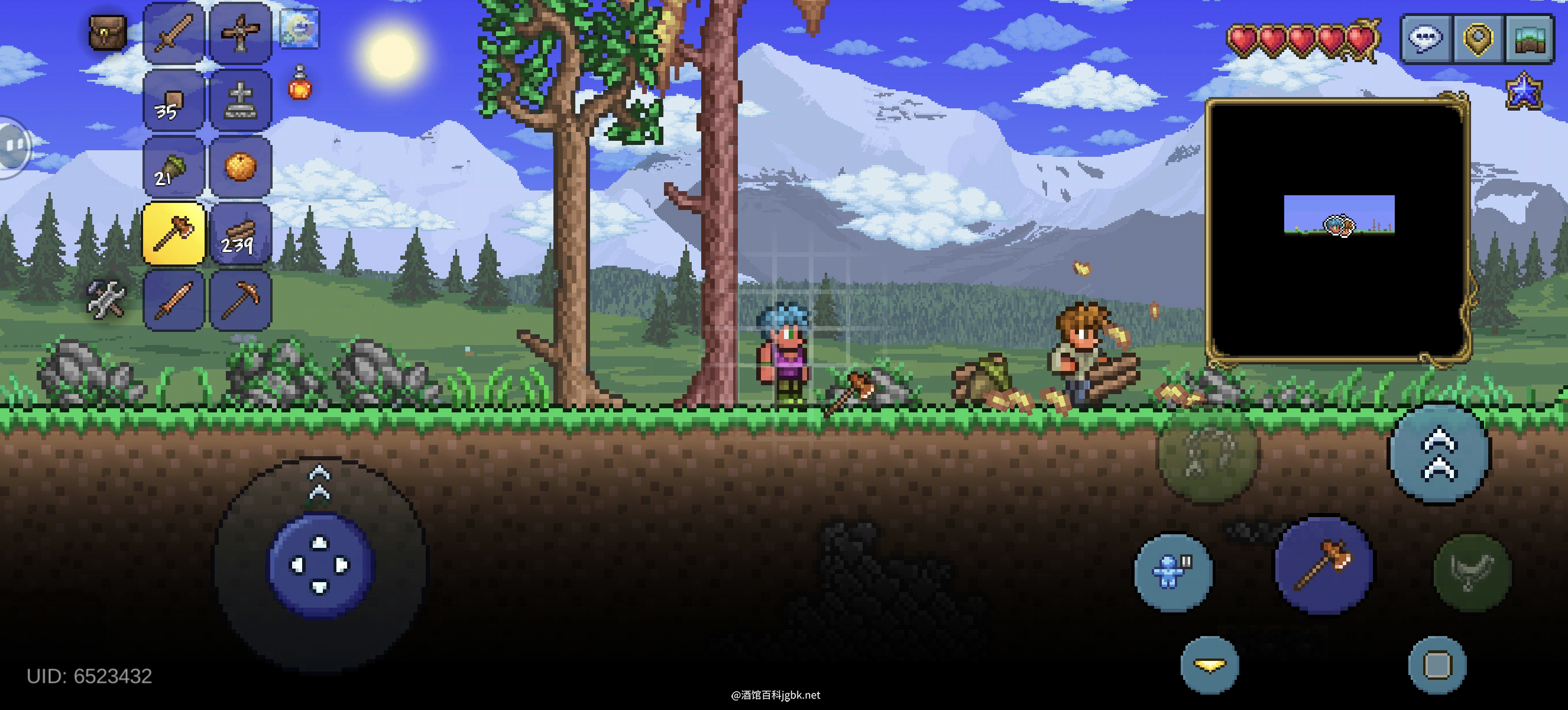
Task: Choose the wood stack of 239
Action: (x=241, y=234)
